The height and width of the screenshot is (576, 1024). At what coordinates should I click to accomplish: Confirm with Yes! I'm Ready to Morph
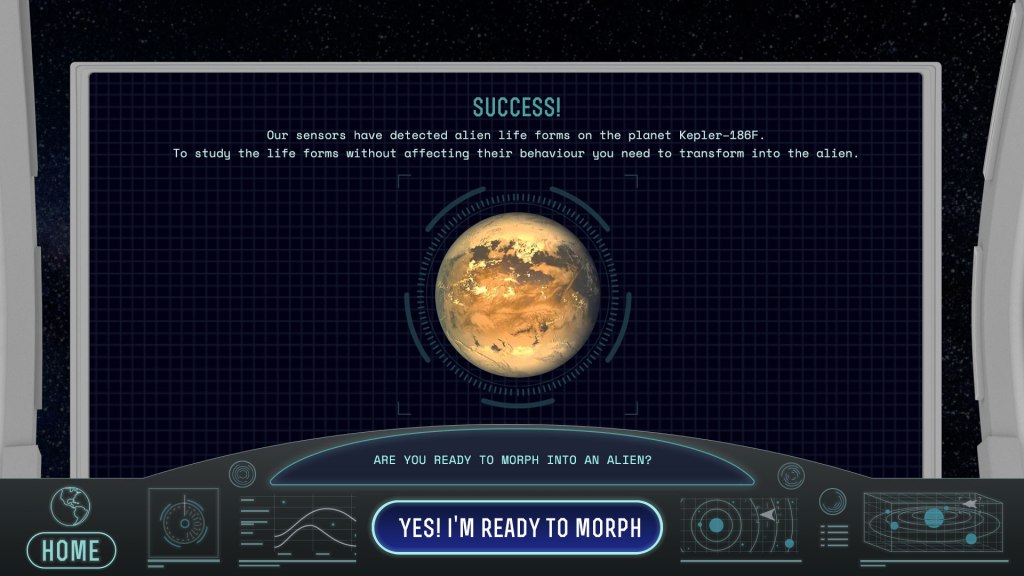[518, 527]
